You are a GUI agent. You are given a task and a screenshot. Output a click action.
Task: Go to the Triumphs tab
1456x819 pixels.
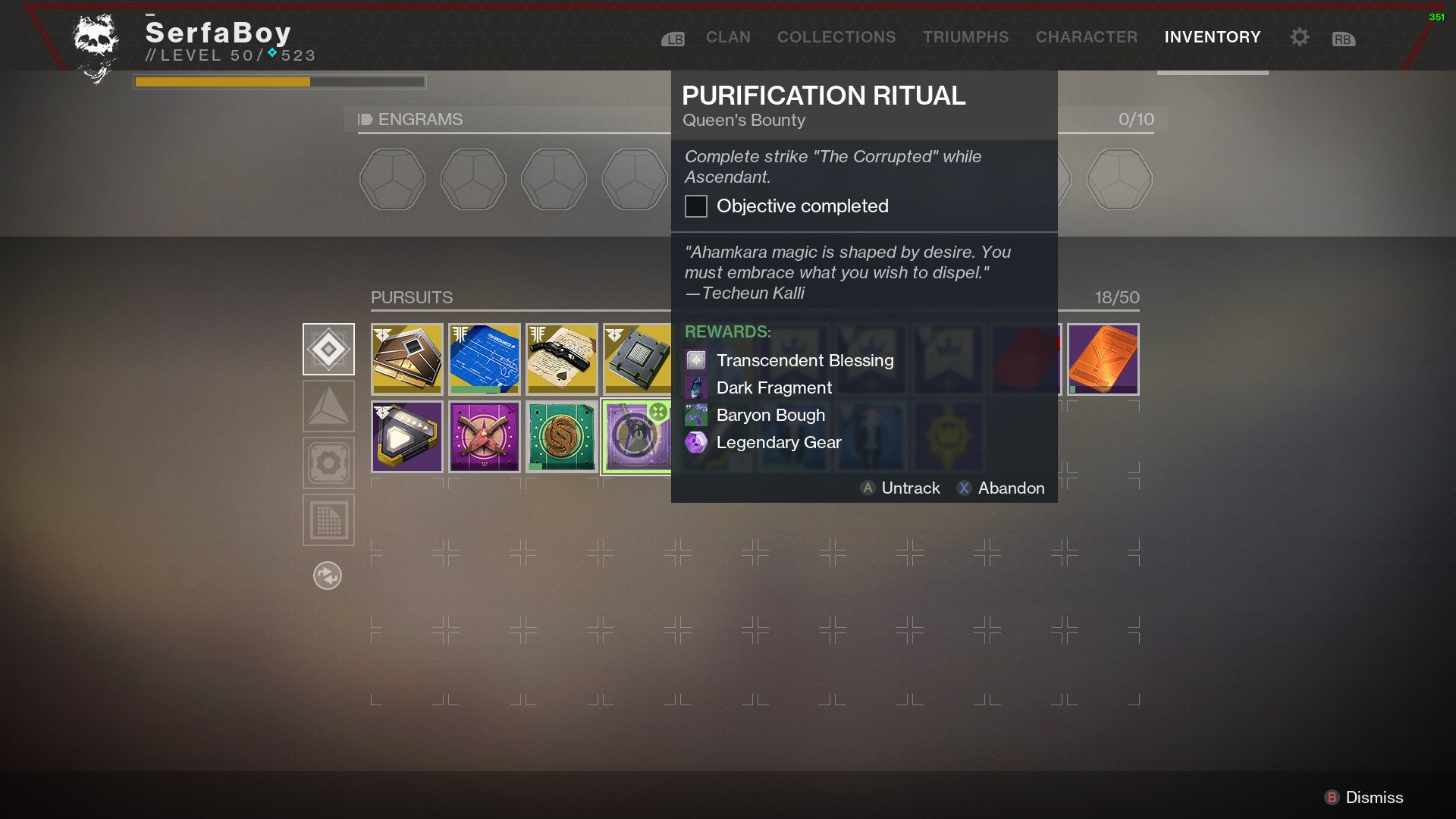(x=965, y=37)
